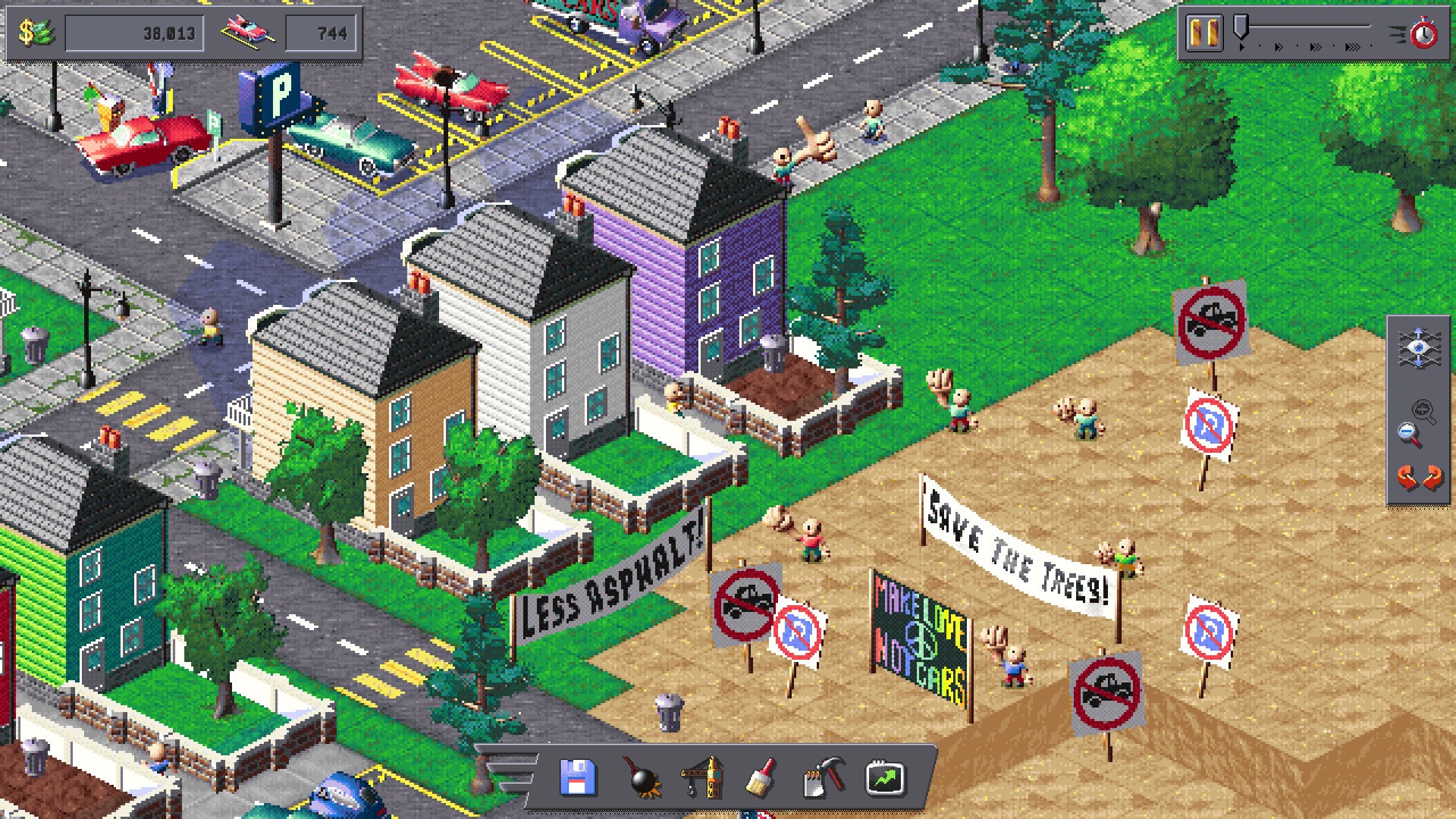Show the statistics chart screen
Viewport: 1456px width, 819px height.
coord(885,778)
